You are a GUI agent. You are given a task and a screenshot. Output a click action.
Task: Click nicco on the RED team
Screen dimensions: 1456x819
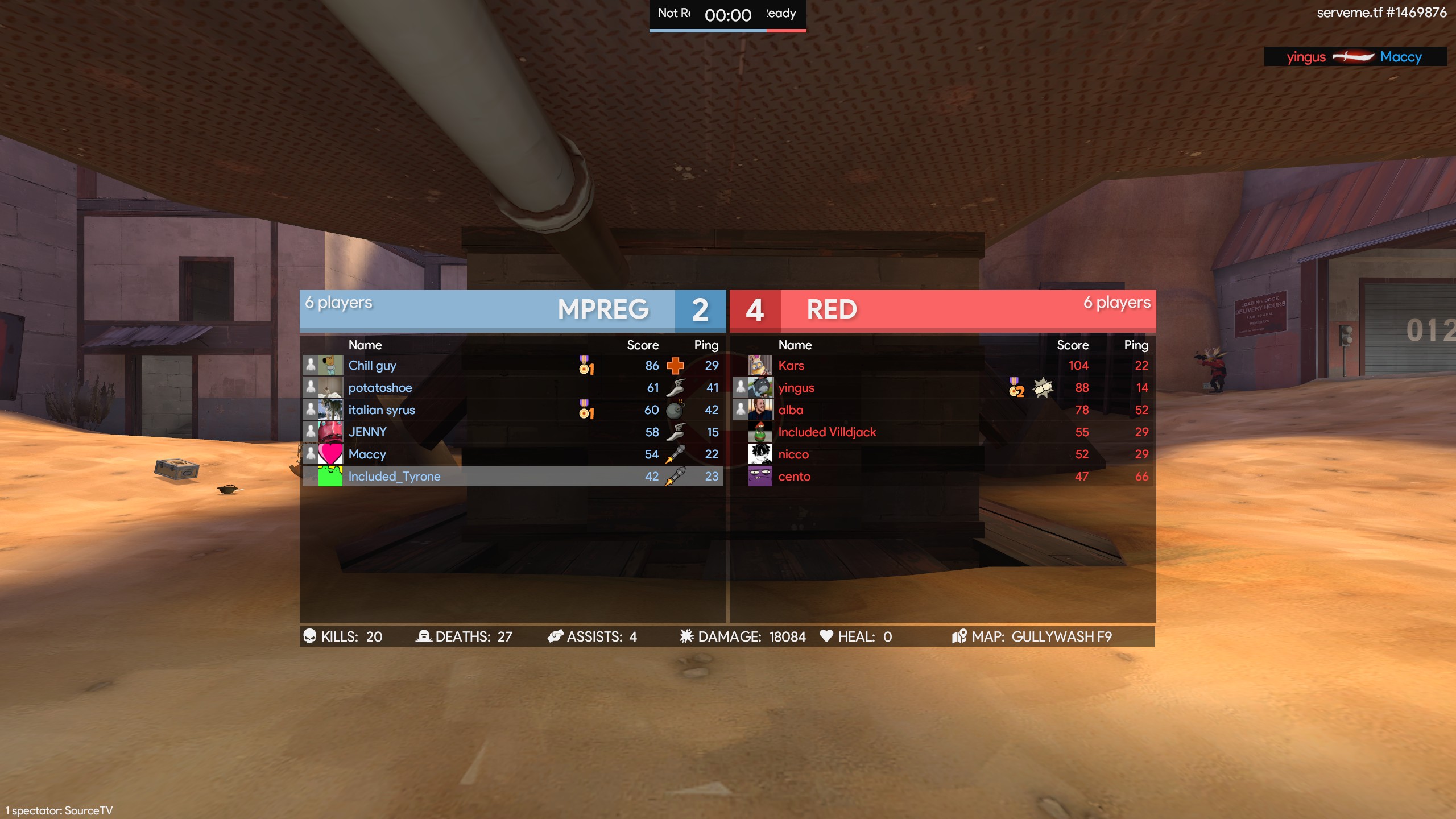point(793,454)
